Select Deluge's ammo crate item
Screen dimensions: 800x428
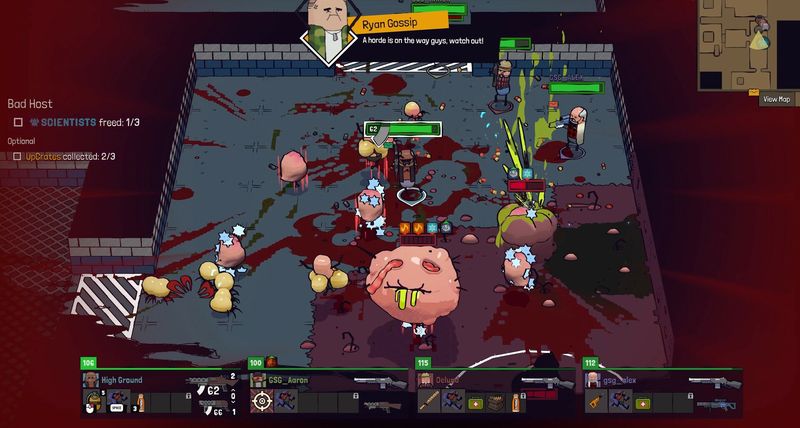point(497,402)
